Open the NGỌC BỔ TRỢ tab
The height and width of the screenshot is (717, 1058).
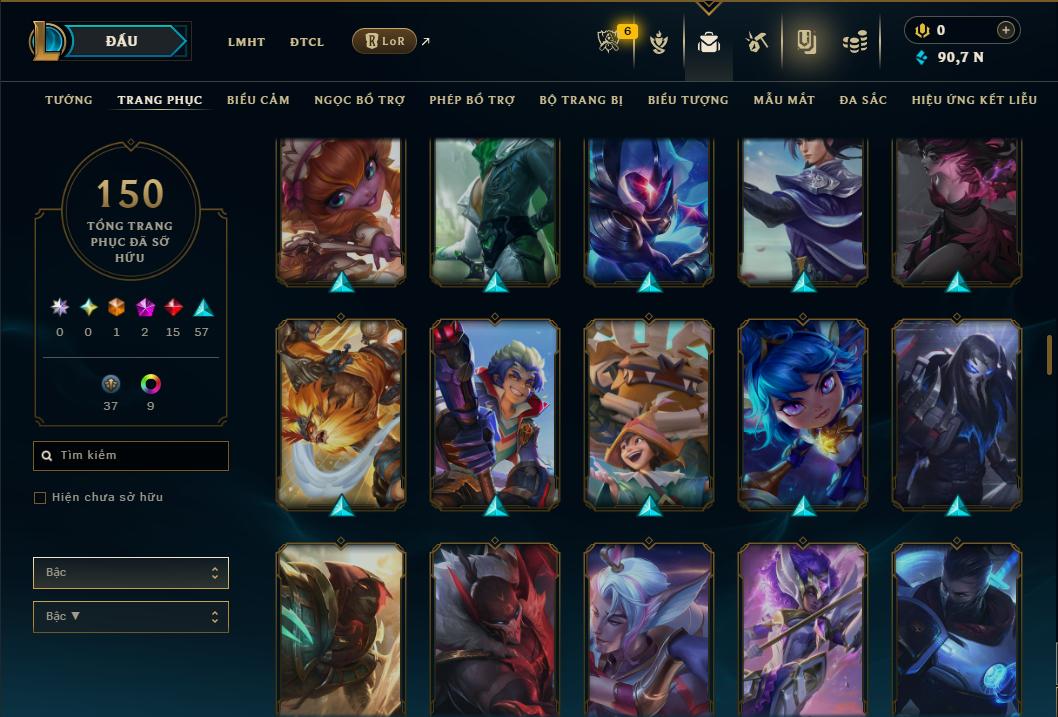tap(359, 100)
